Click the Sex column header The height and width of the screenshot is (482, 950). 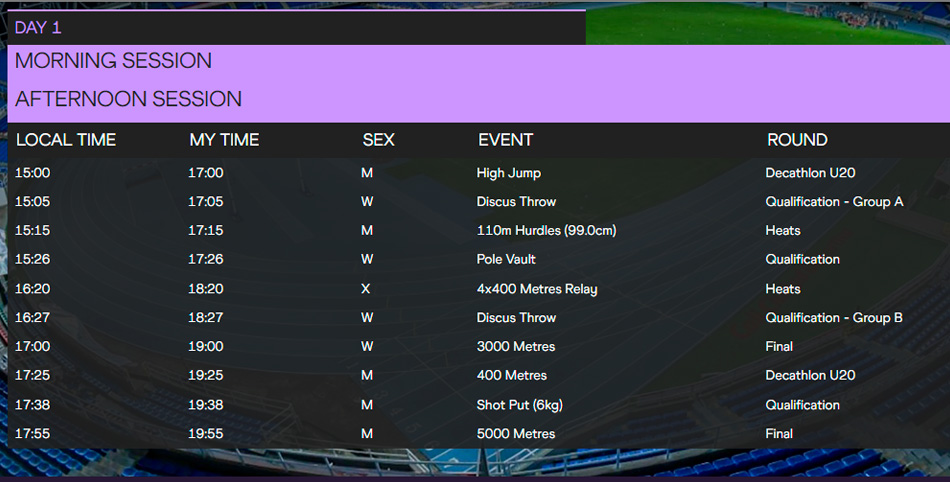pos(378,140)
